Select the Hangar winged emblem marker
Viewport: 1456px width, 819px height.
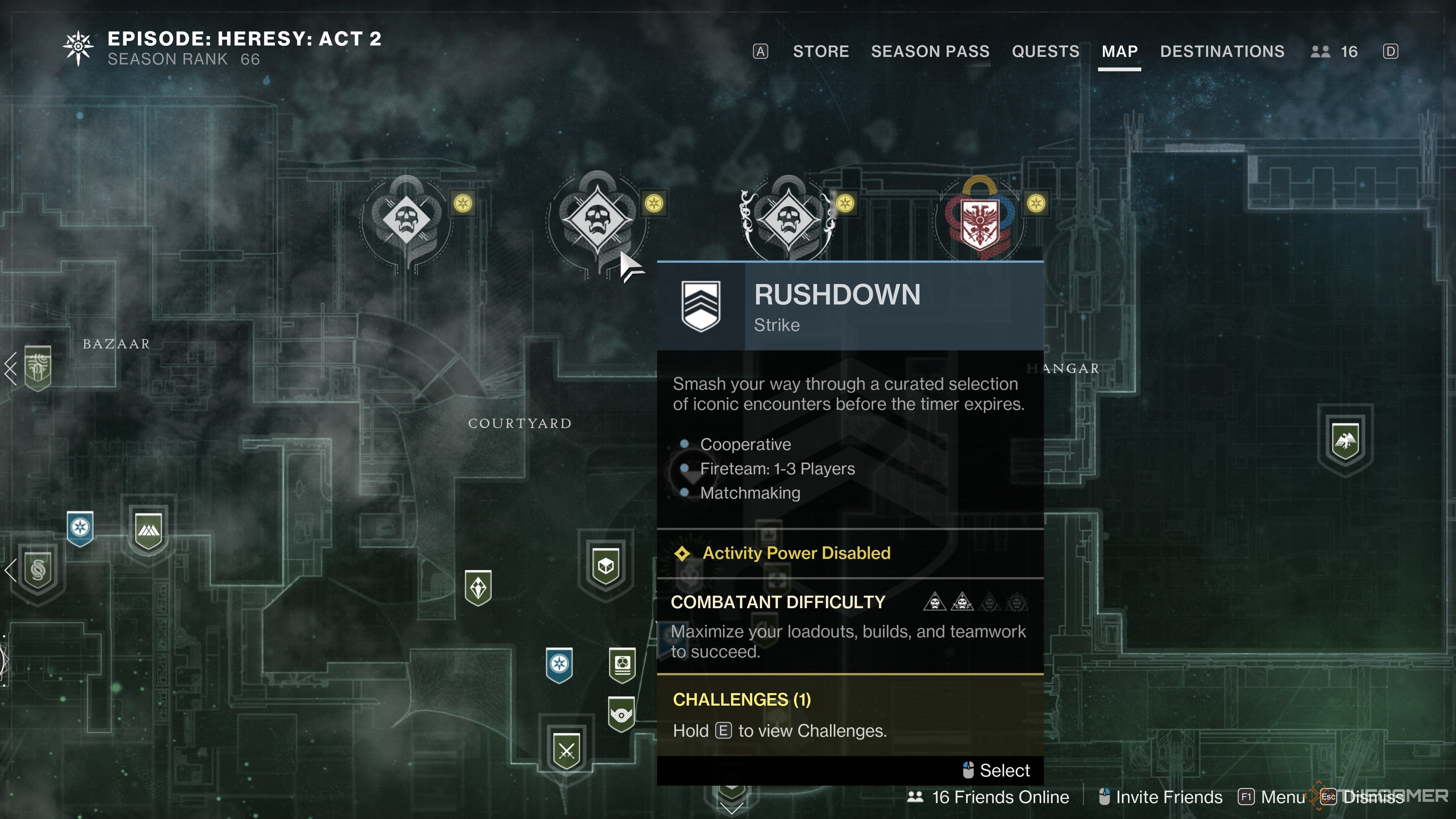click(1345, 440)
